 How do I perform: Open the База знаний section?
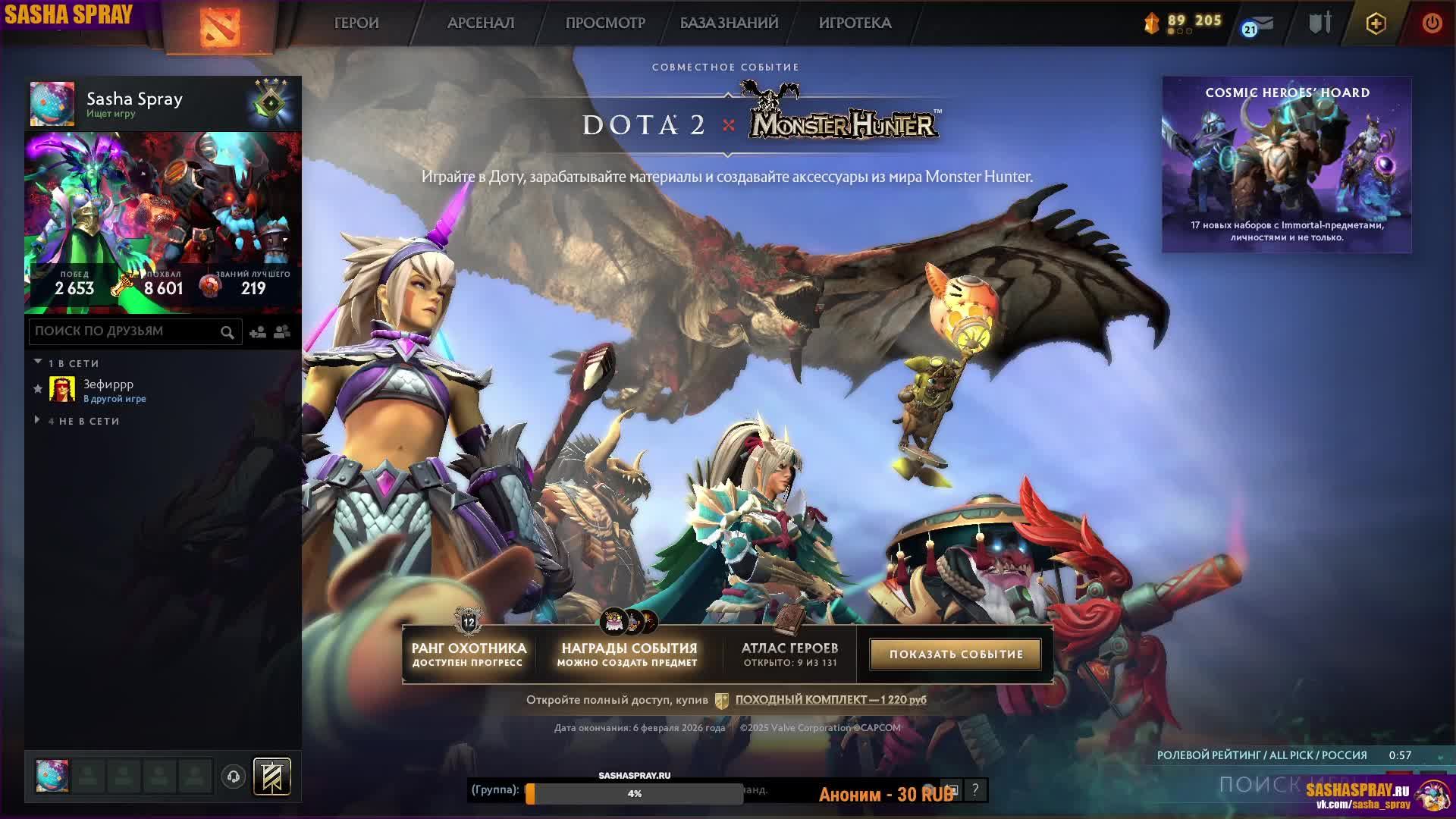coord(729,23)
